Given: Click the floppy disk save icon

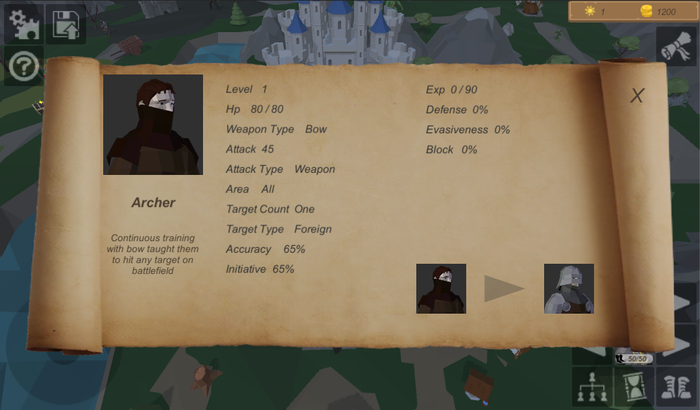Looking at the screenshot, I should point(67,24).
